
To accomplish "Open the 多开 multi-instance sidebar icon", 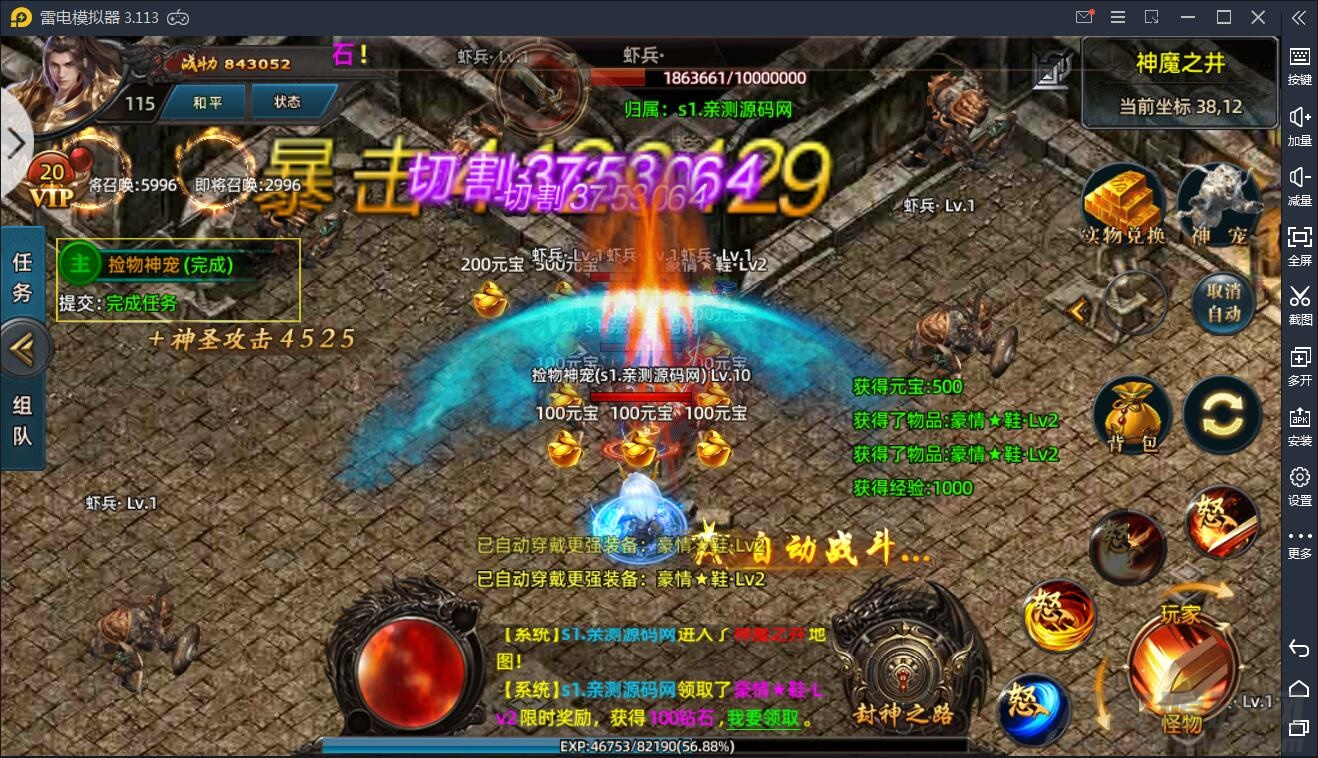I will tap(1300, 365).
